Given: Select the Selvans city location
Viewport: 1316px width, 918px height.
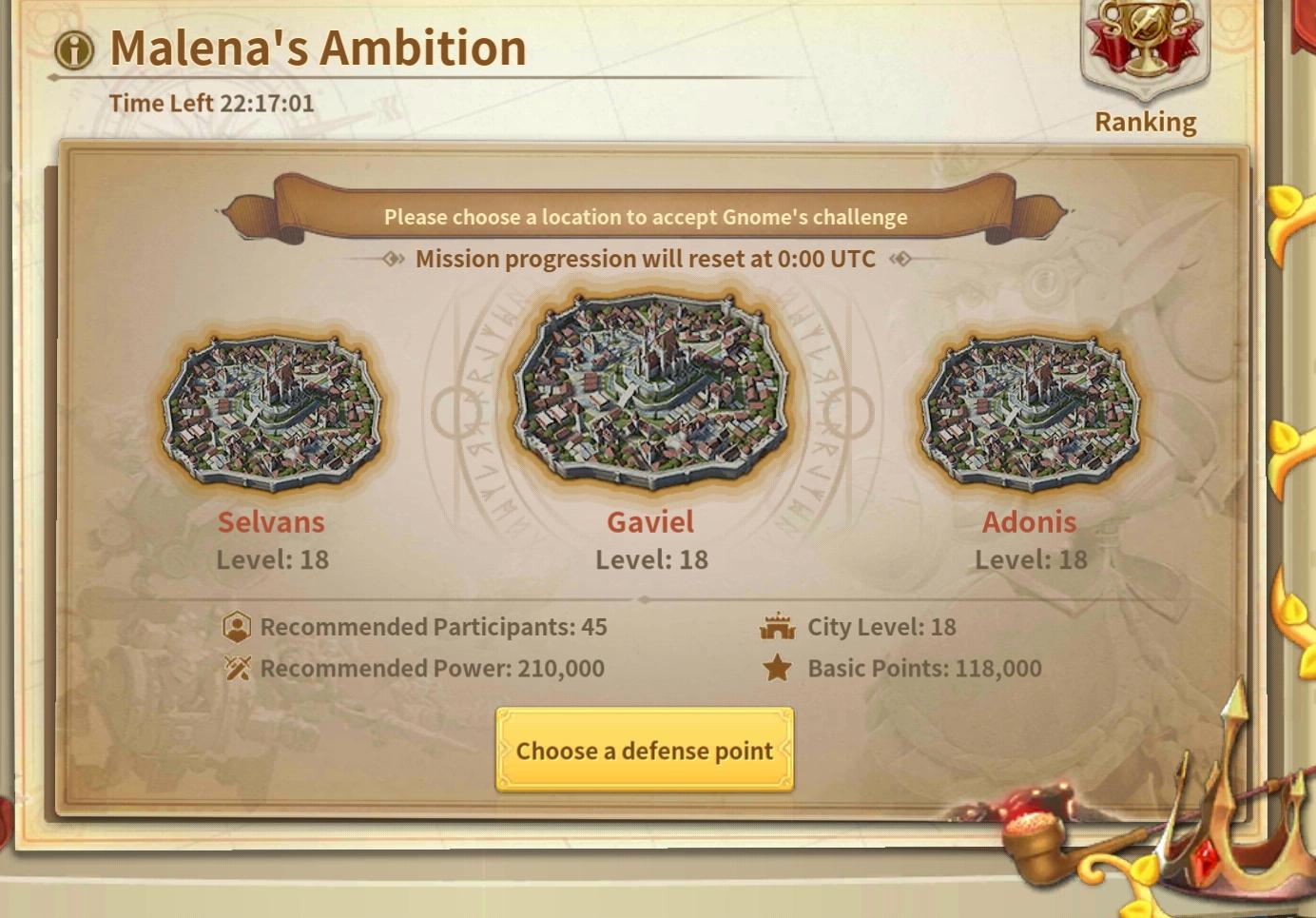Looking at the screenshot, I should [272, 412].
